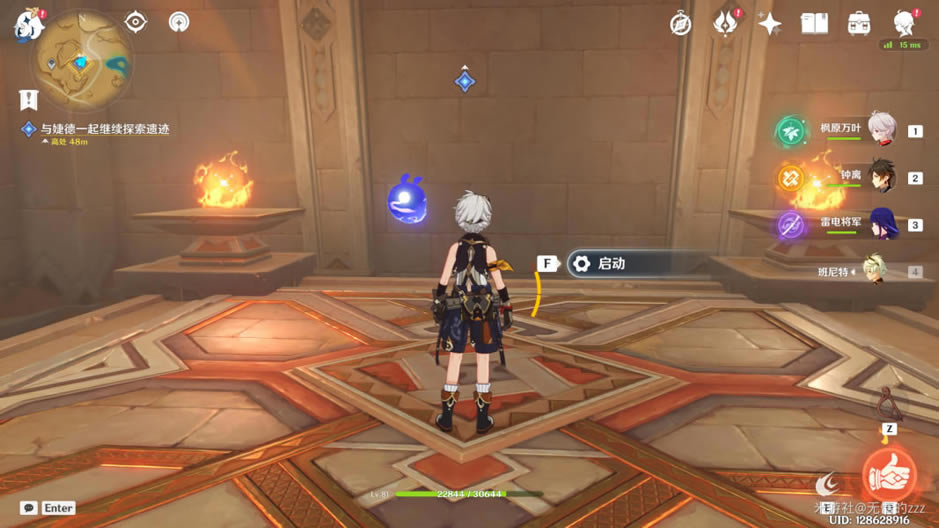The height and width of the screenshot is (528, 939).
Task: Open the round icon right of the eye
Action: point(179,22)
